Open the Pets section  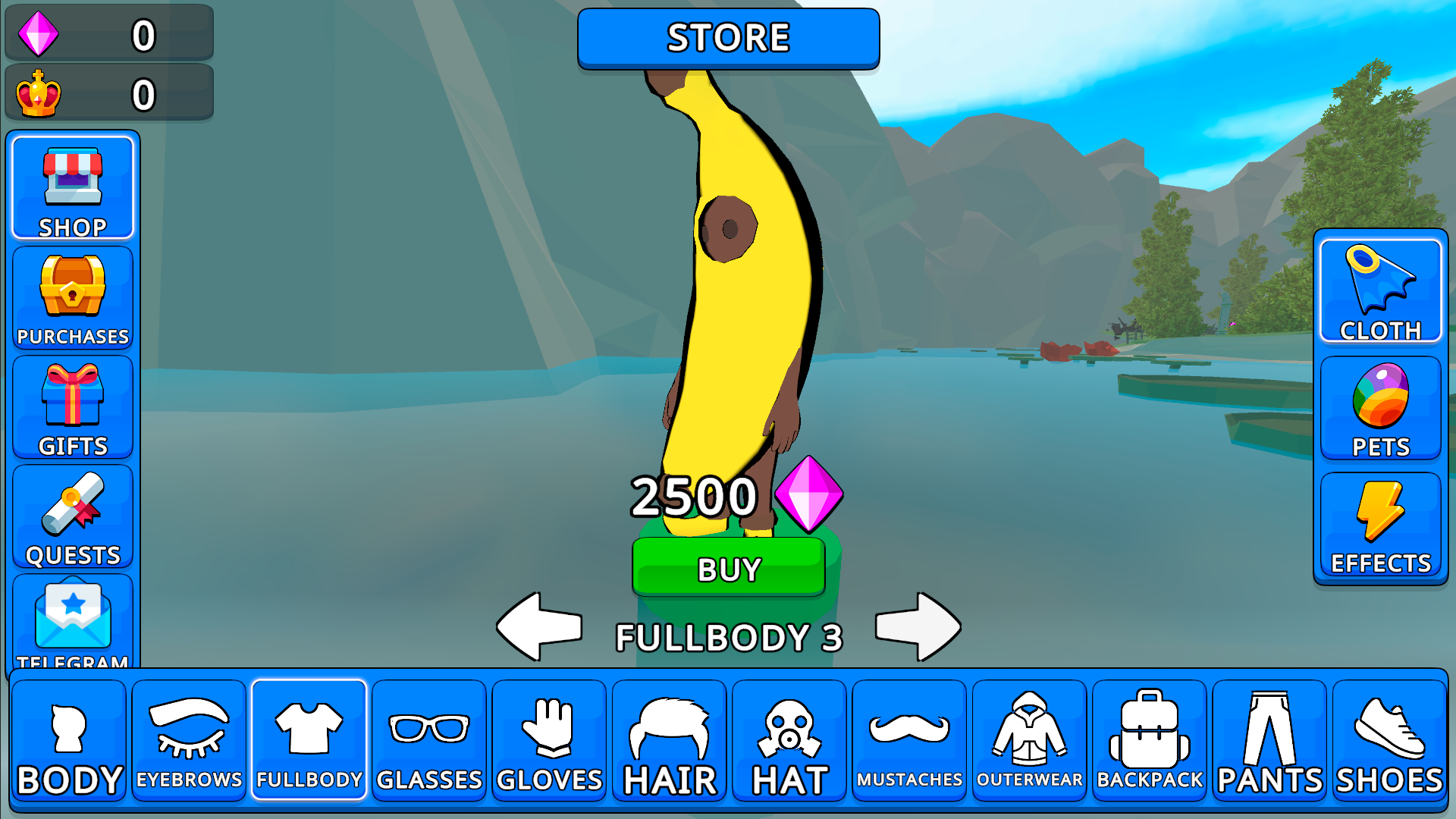1380,407
